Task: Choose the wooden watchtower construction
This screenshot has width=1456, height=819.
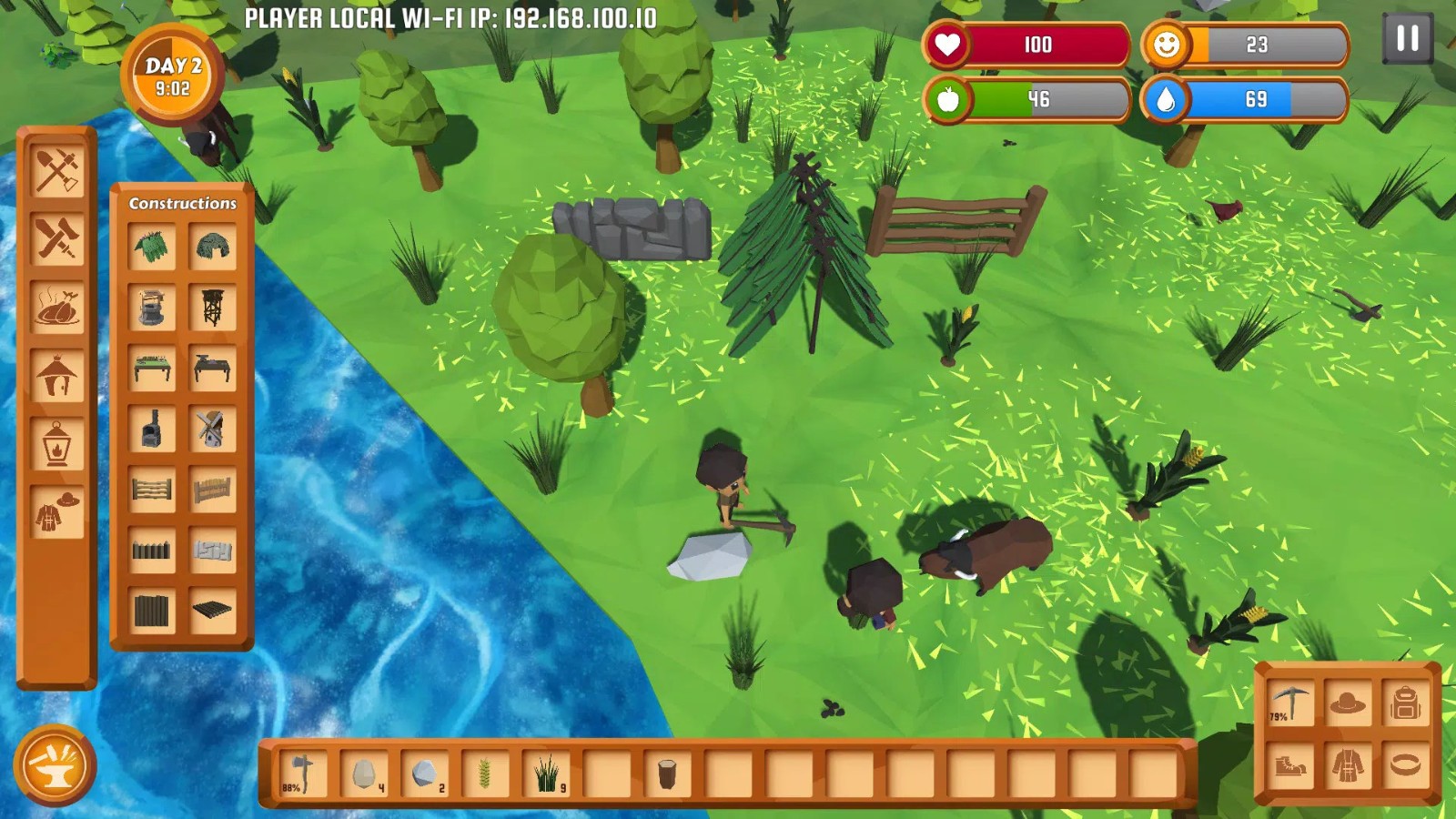Action: click(212, 307)
